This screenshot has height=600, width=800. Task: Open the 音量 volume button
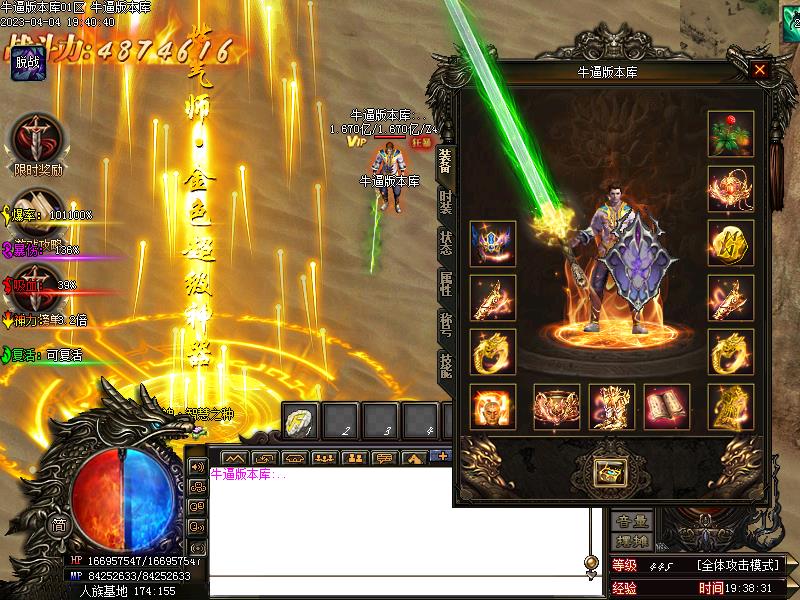tap(632, 521)
